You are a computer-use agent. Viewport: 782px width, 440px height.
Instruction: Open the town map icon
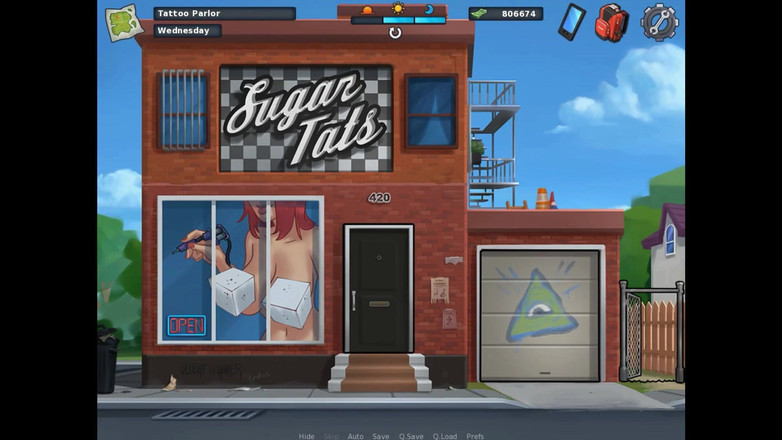click(124, 22)
